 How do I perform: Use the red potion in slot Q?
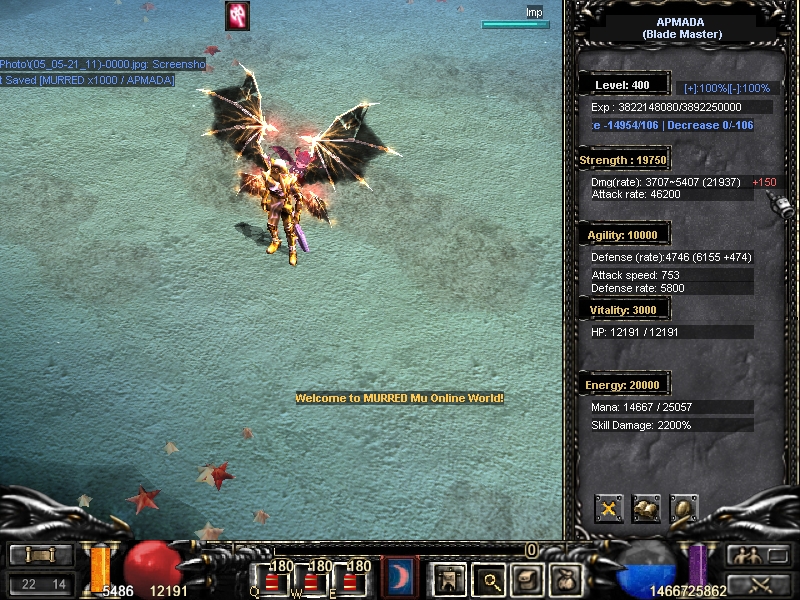click(272, 581)
